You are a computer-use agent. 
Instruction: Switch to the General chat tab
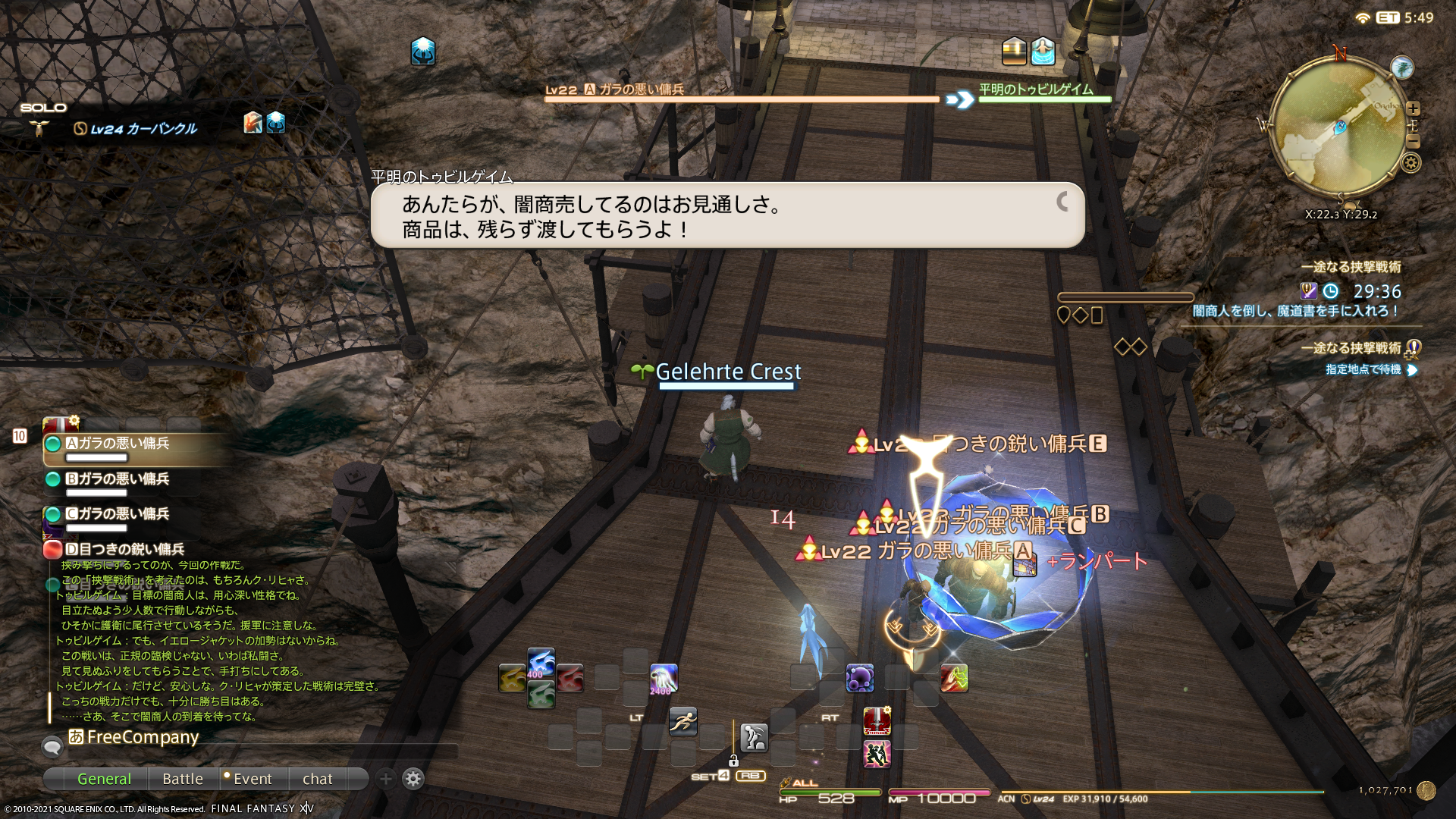(x=104, y=779)
